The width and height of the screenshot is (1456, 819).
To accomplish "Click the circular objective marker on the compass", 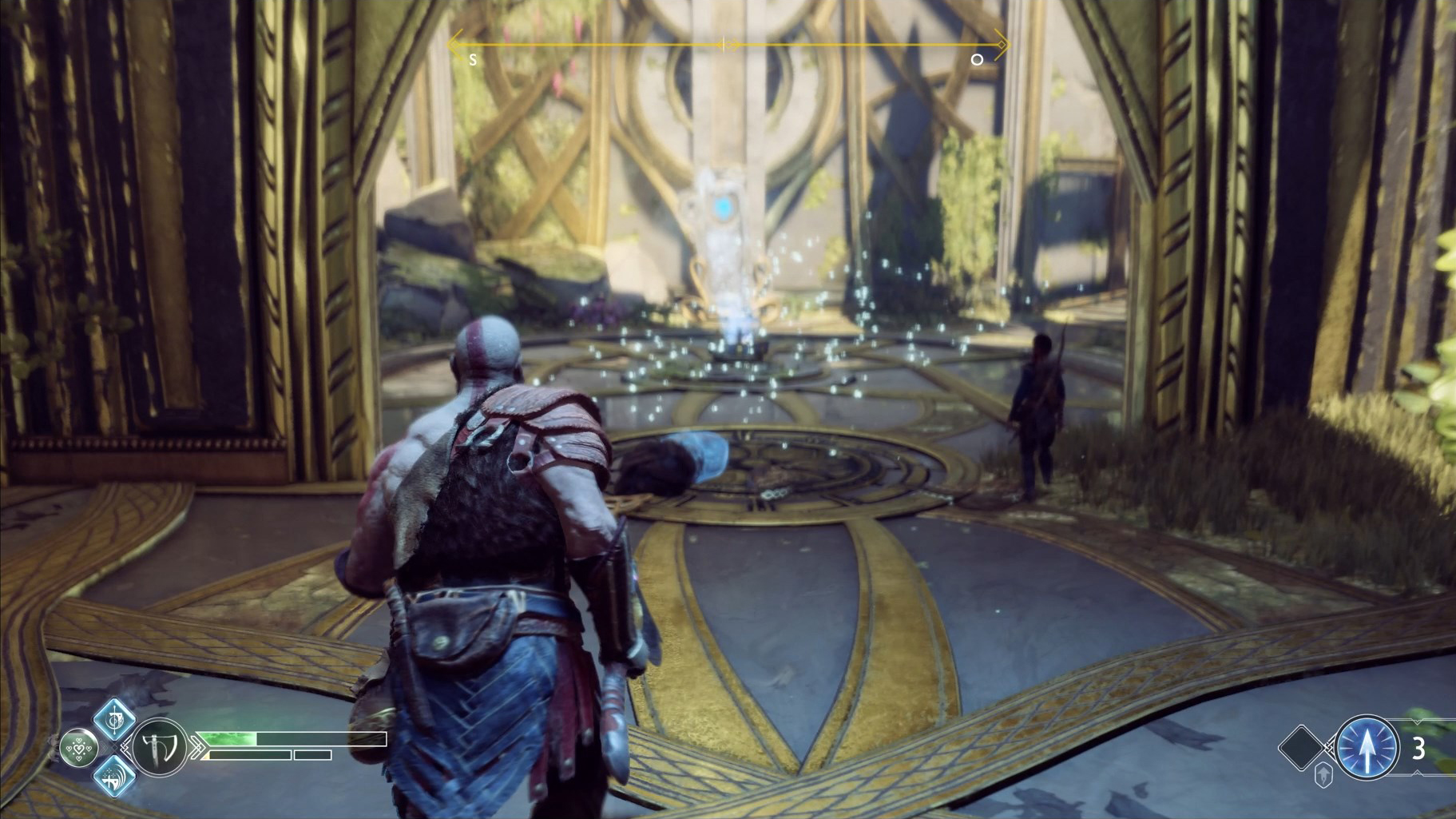I will pos(978,58).
